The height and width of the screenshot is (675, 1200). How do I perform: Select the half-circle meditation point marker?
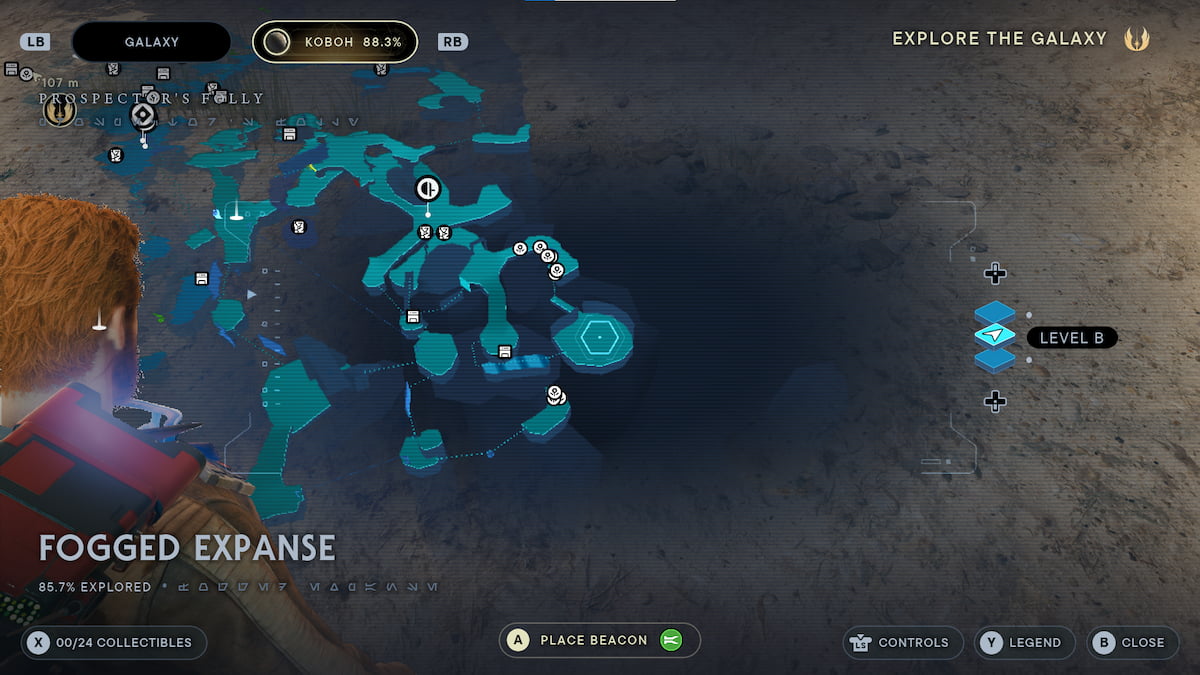pos(428,188)
